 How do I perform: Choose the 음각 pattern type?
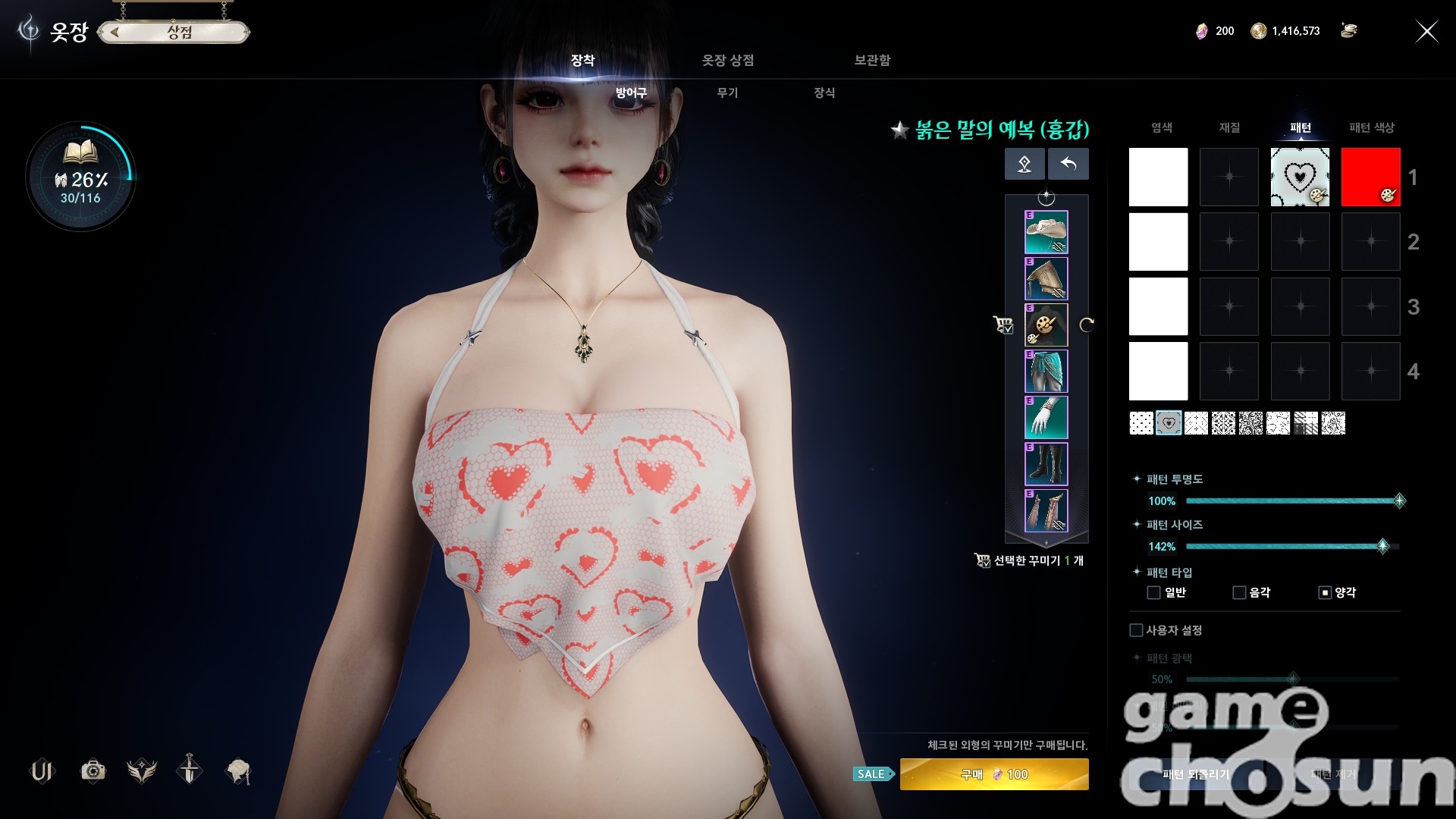(x=1239, y=592)
